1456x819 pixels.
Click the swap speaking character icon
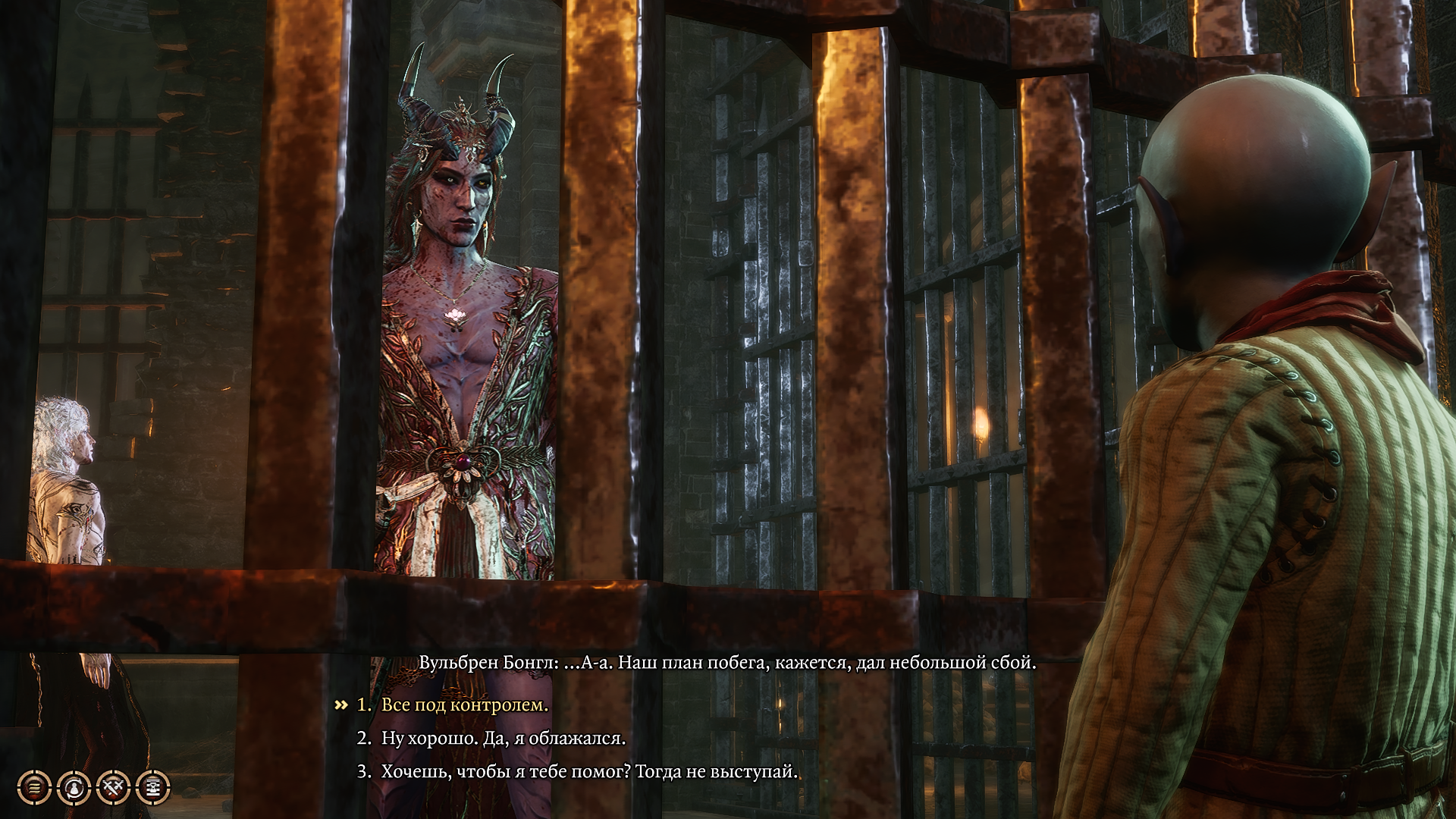pos(74,788)
